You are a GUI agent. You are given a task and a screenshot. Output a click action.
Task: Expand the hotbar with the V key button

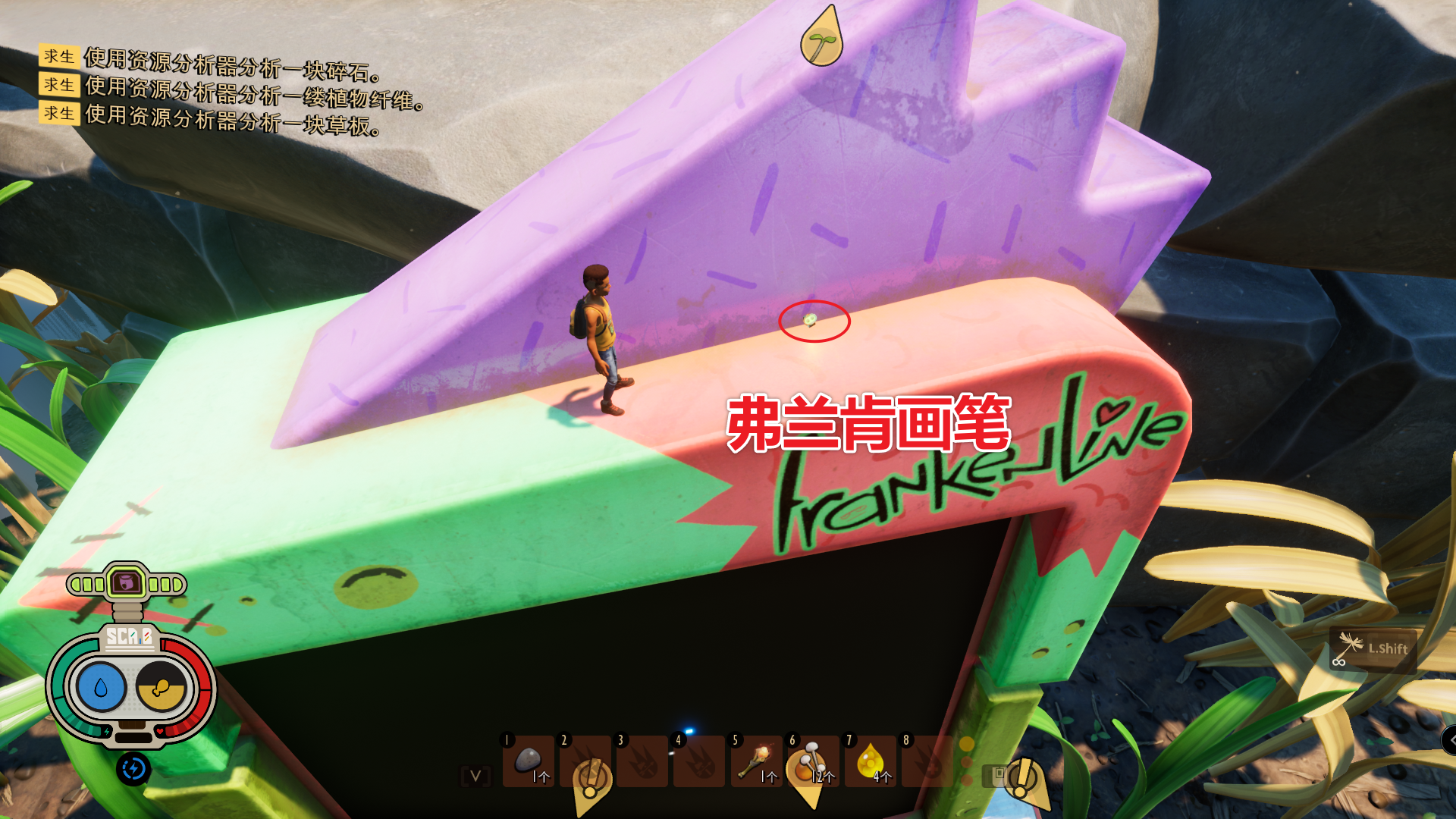[474, 775]
